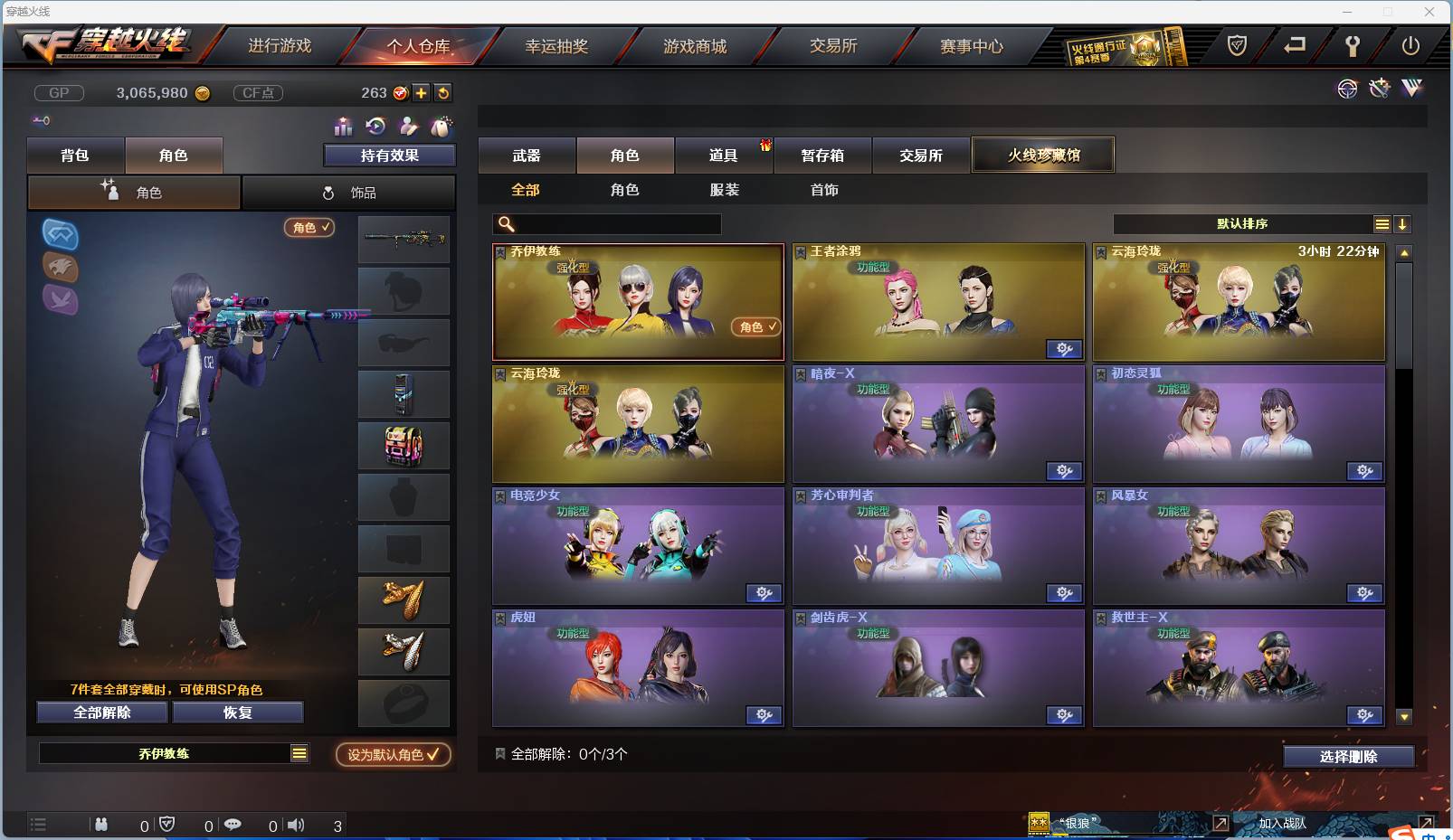The height and width of the screenshot is (840, 1453).
Task: Click the 全部解除 button below the character
Action: (100, 712)
